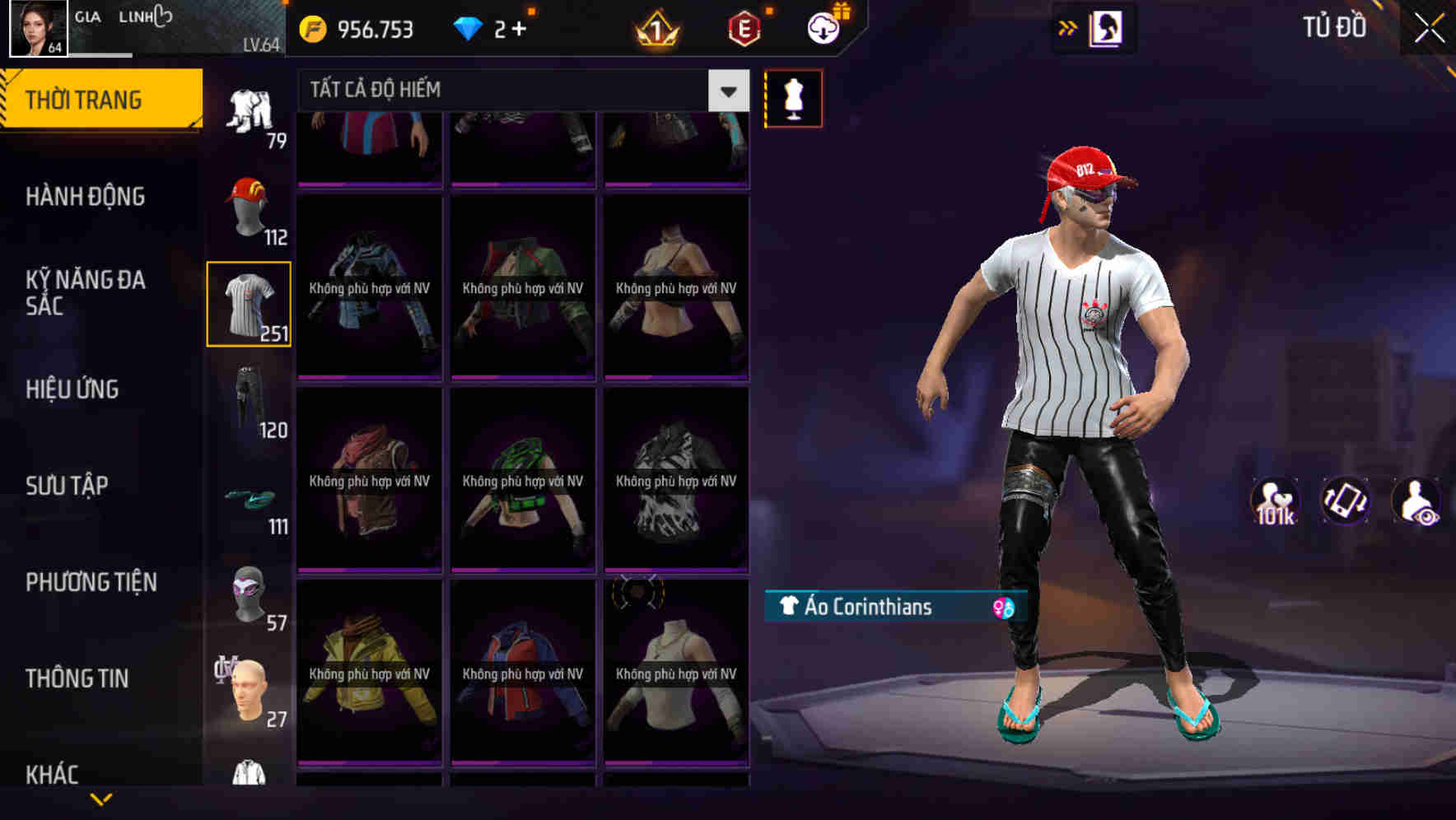Select the shirt category with 251 items
1456x820 pixels.
coord(249,303)
